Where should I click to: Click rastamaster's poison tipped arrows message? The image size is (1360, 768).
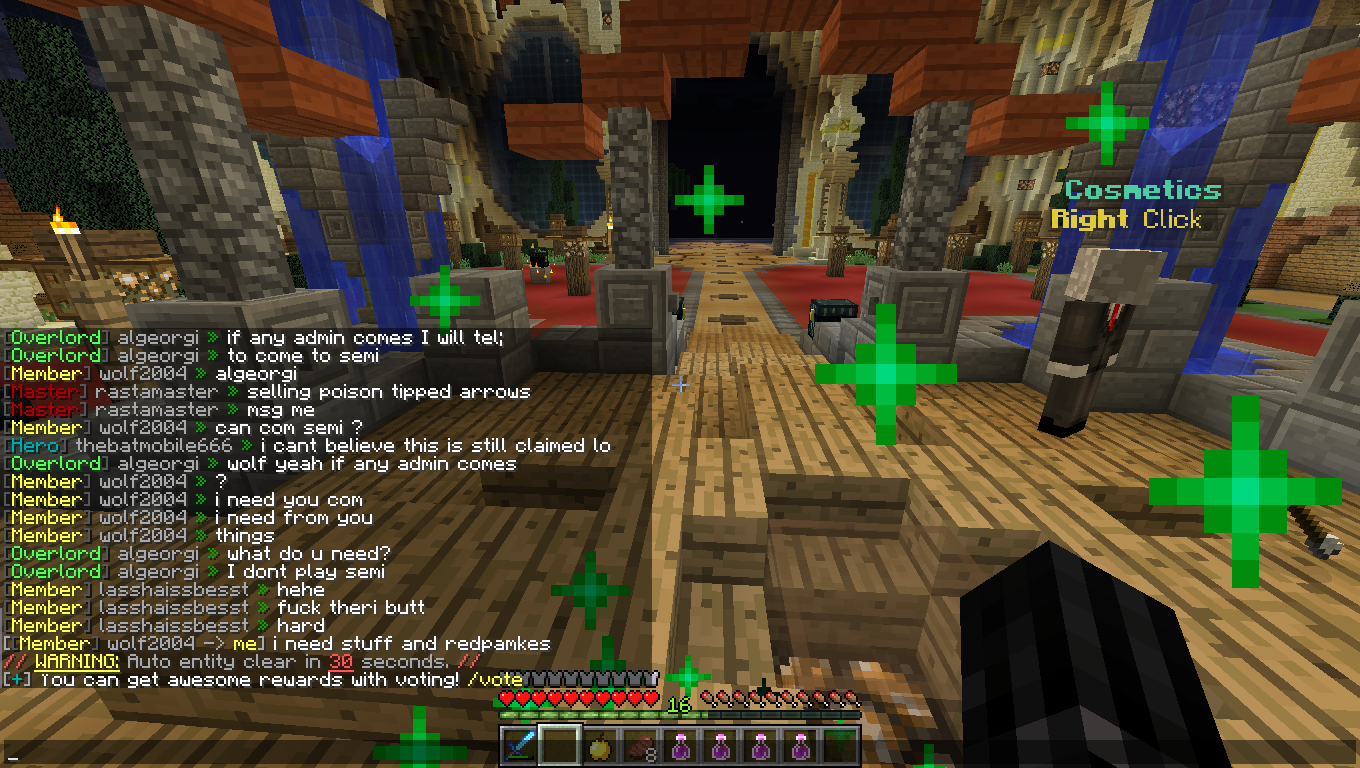[x=388, y=392]
